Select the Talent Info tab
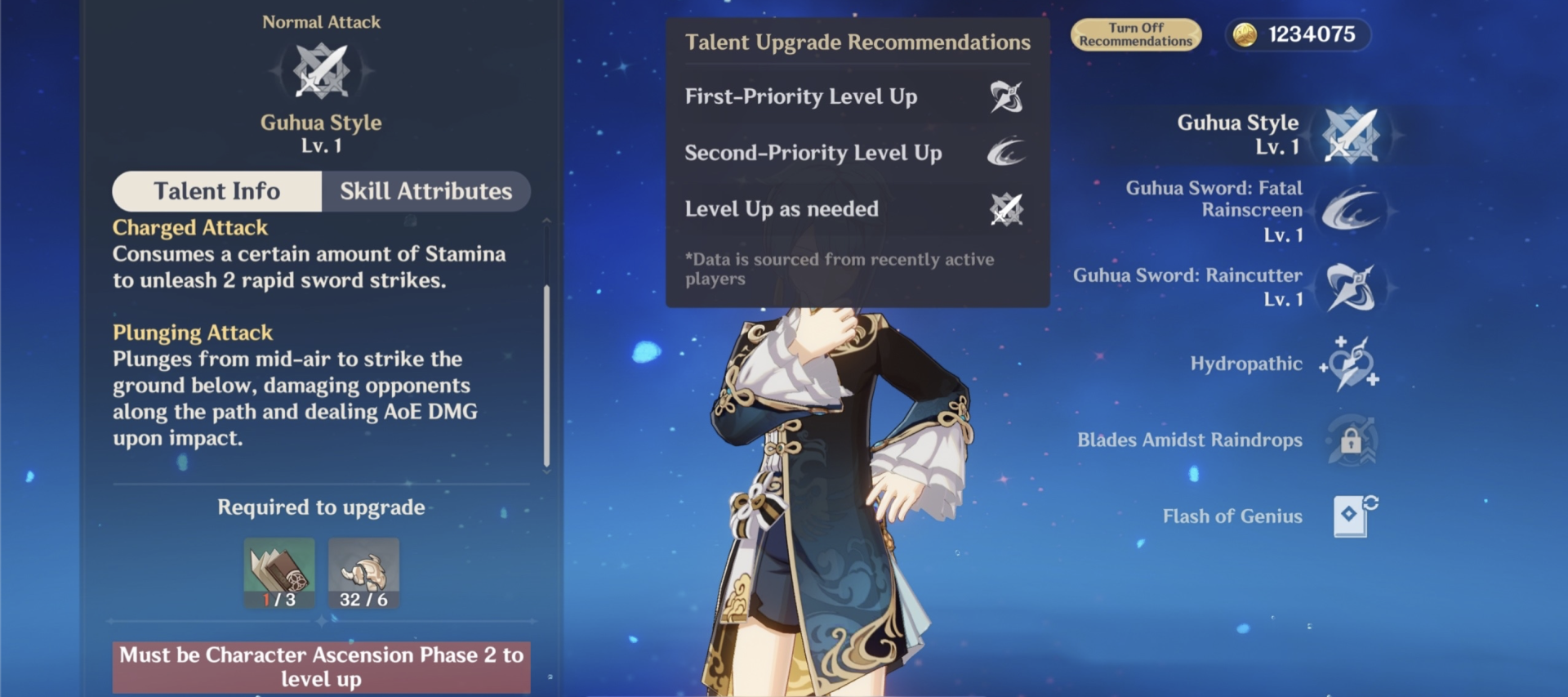1568x697 pixels. [217, 191]
